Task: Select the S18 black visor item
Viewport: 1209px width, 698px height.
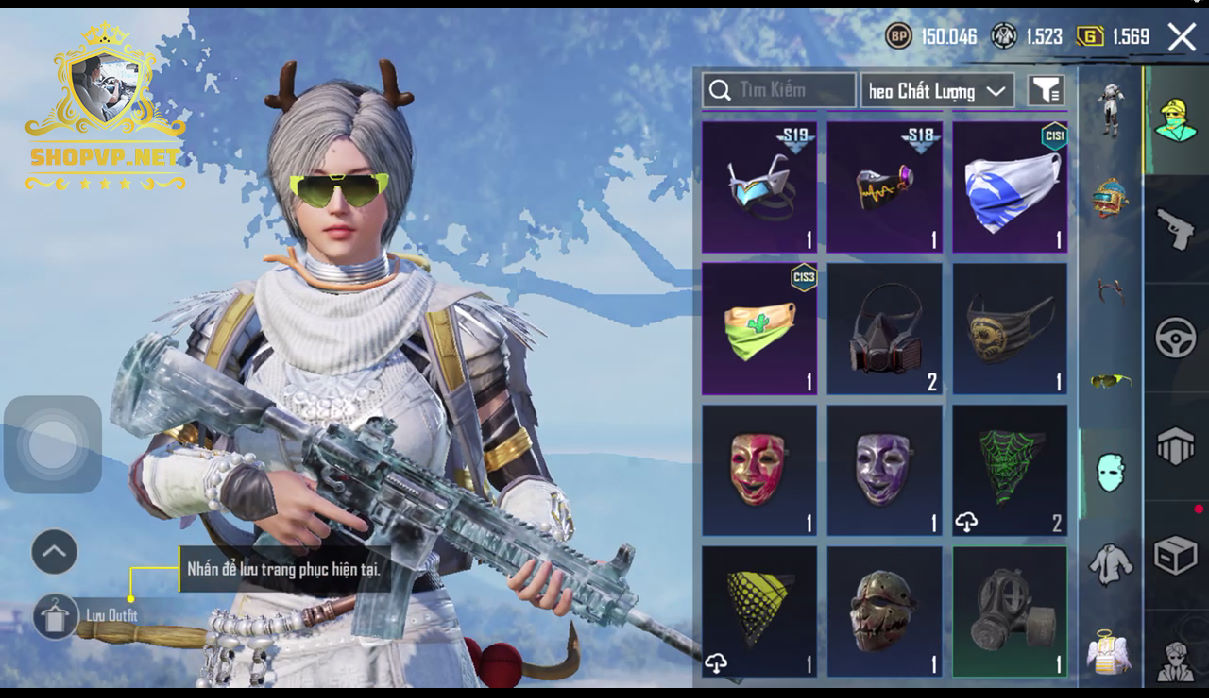Action: click(x=884, y=187)
